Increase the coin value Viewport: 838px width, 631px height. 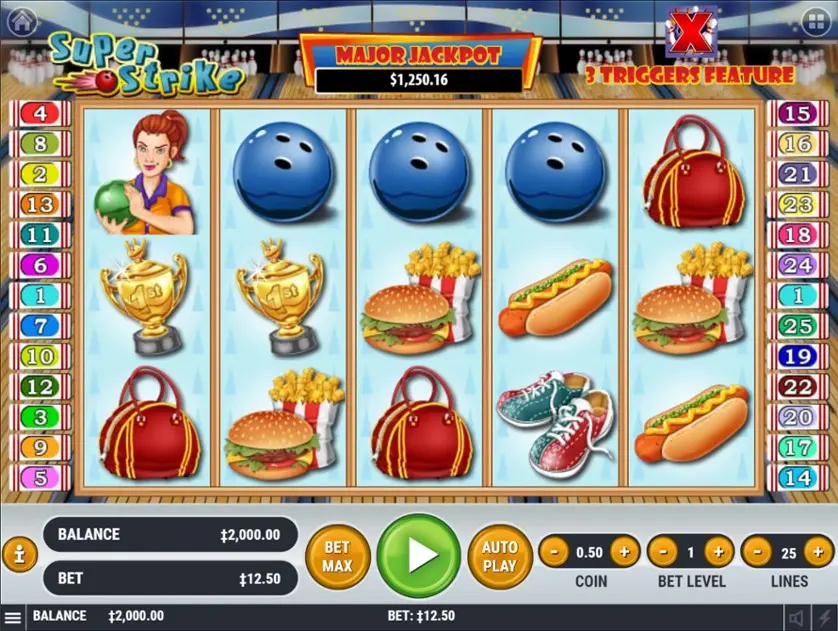point(624,551)
